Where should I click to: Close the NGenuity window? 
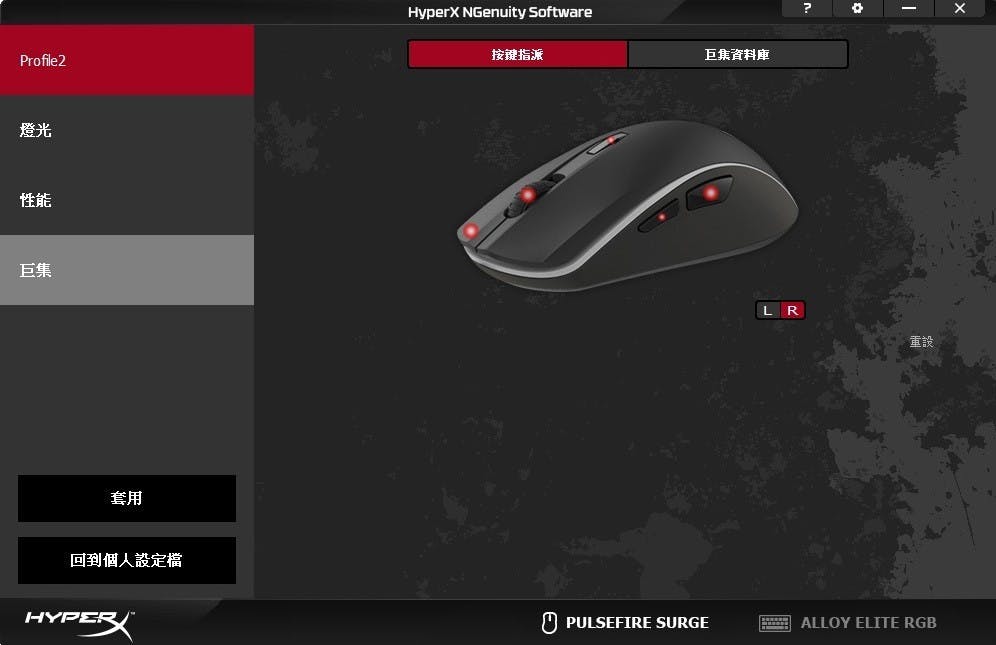960,9
